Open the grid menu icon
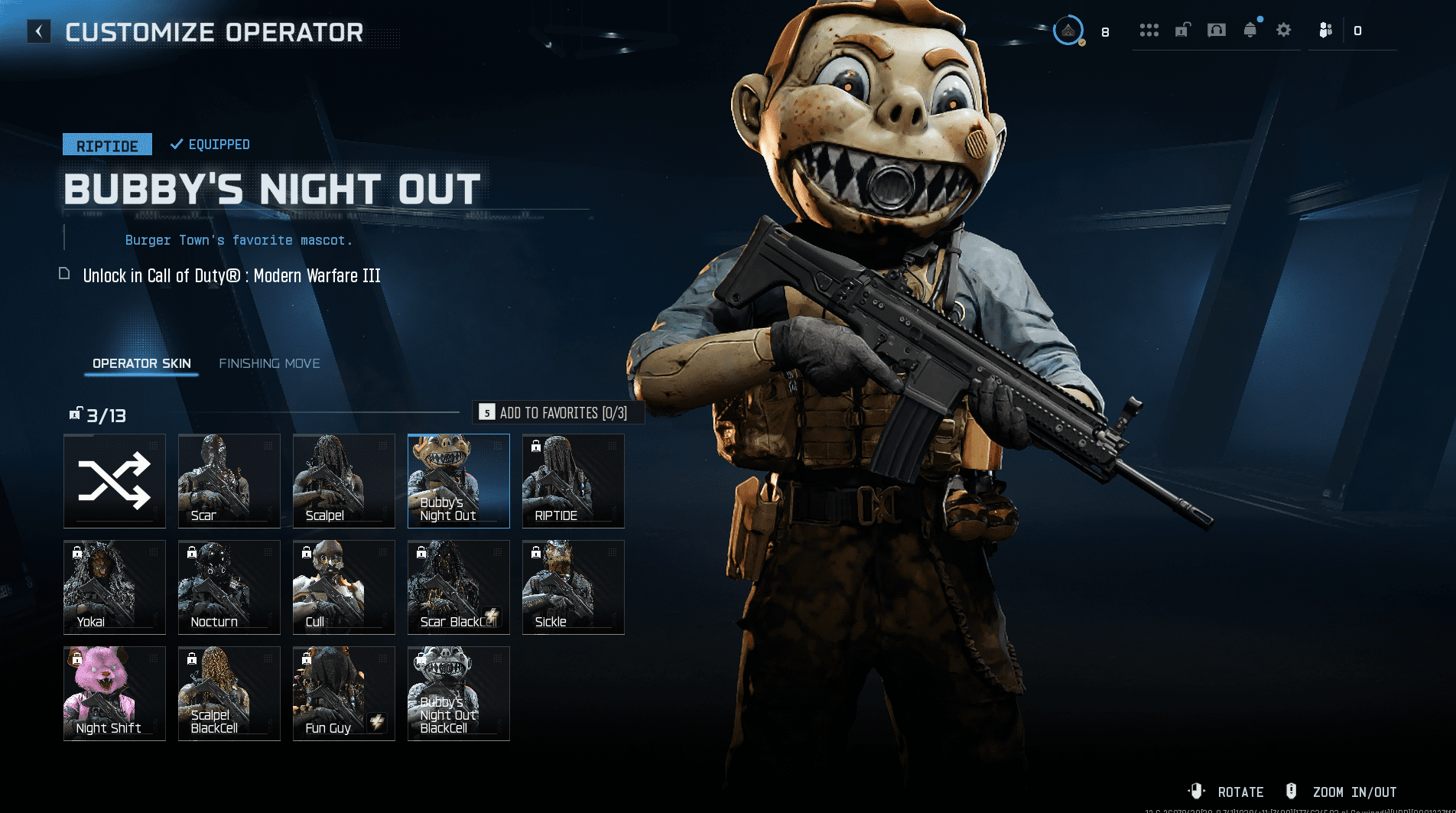 coord(1149,31)
